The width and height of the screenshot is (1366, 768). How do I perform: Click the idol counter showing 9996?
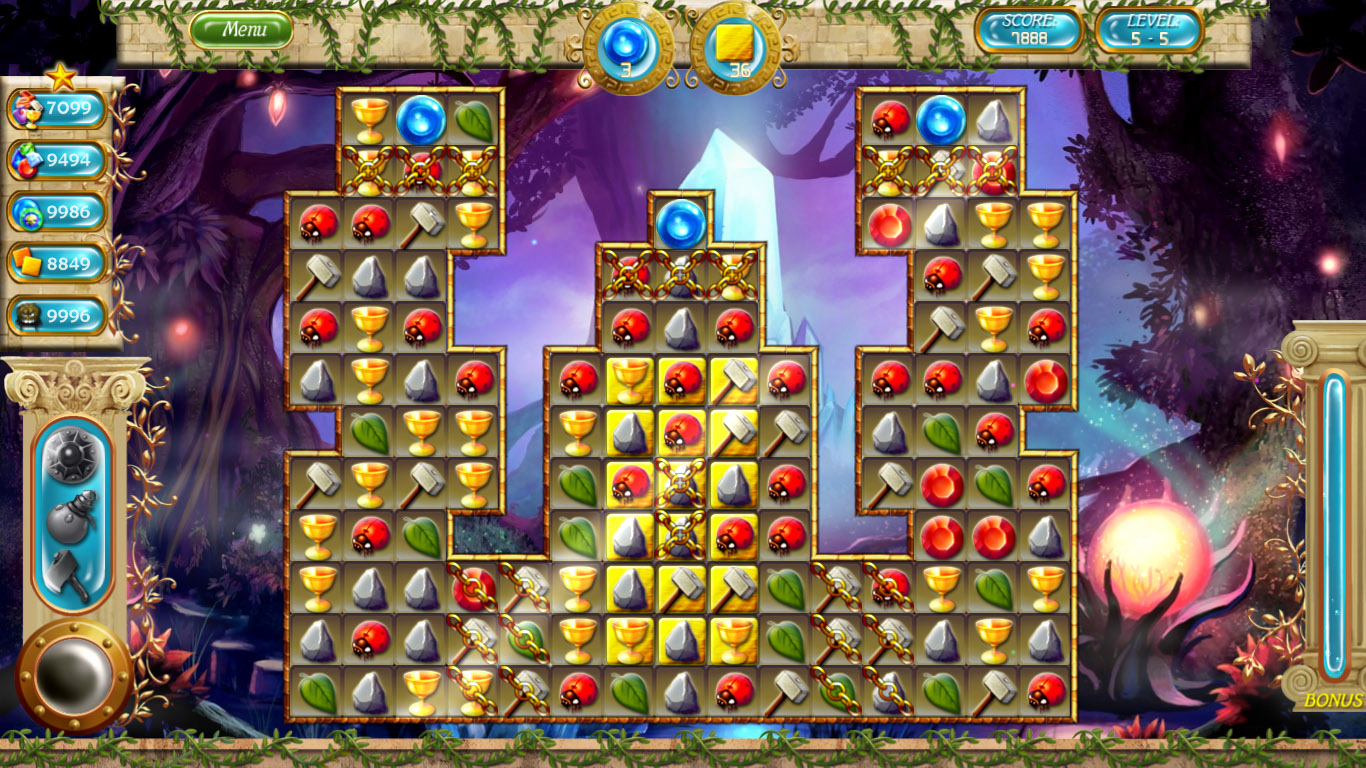[60, 312]
